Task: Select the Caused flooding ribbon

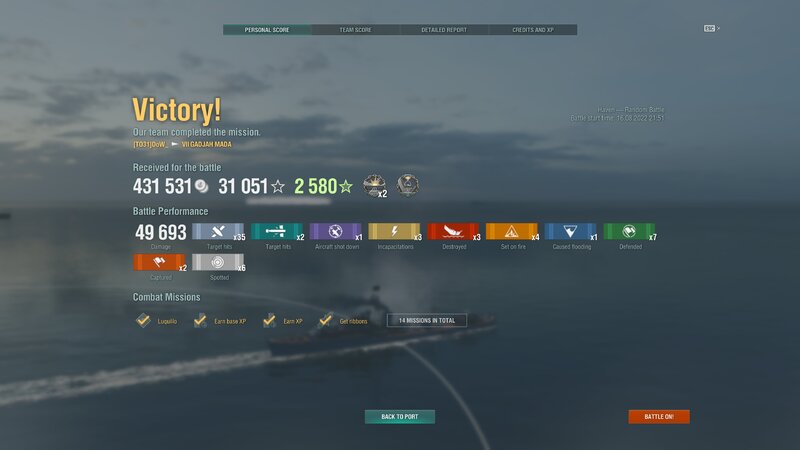Action: 570,232
